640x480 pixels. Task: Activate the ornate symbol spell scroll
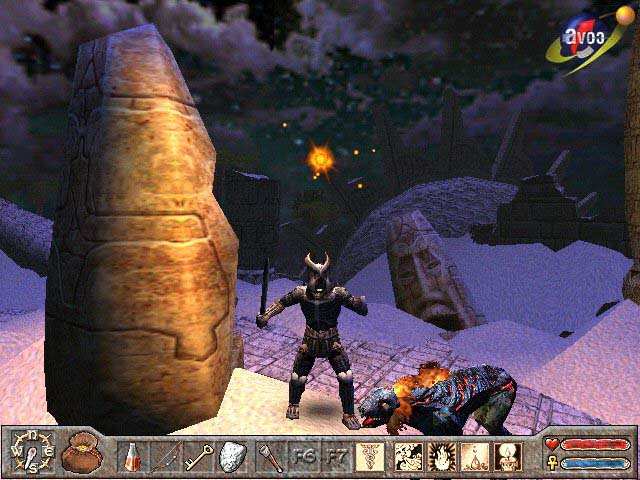[370, 457]
